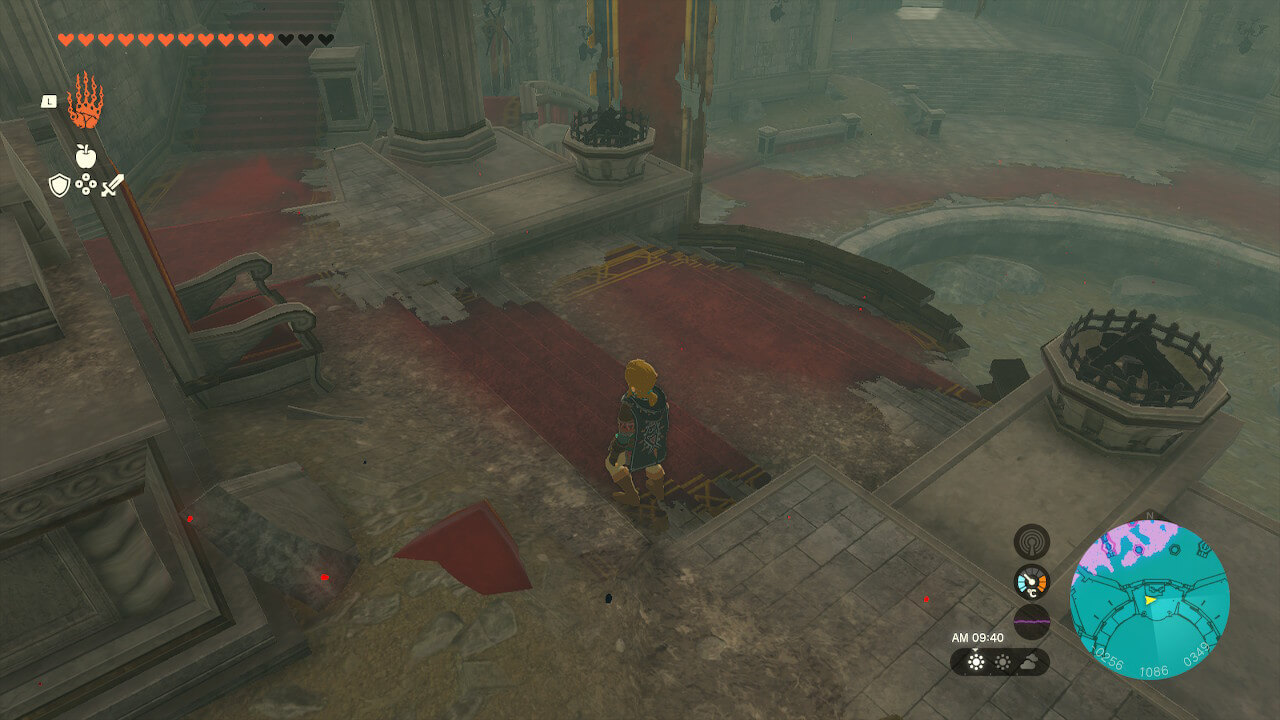Open the shield quick-select icon
1280x720 pixels.
pos(59,185)
